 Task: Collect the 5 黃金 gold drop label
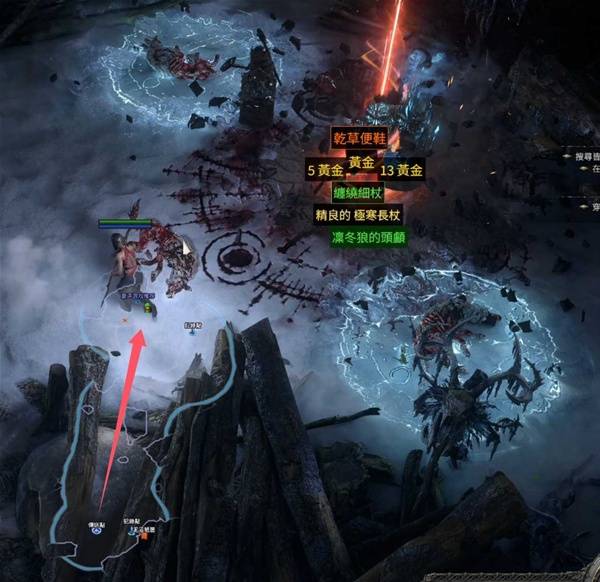tap(325, 170)
